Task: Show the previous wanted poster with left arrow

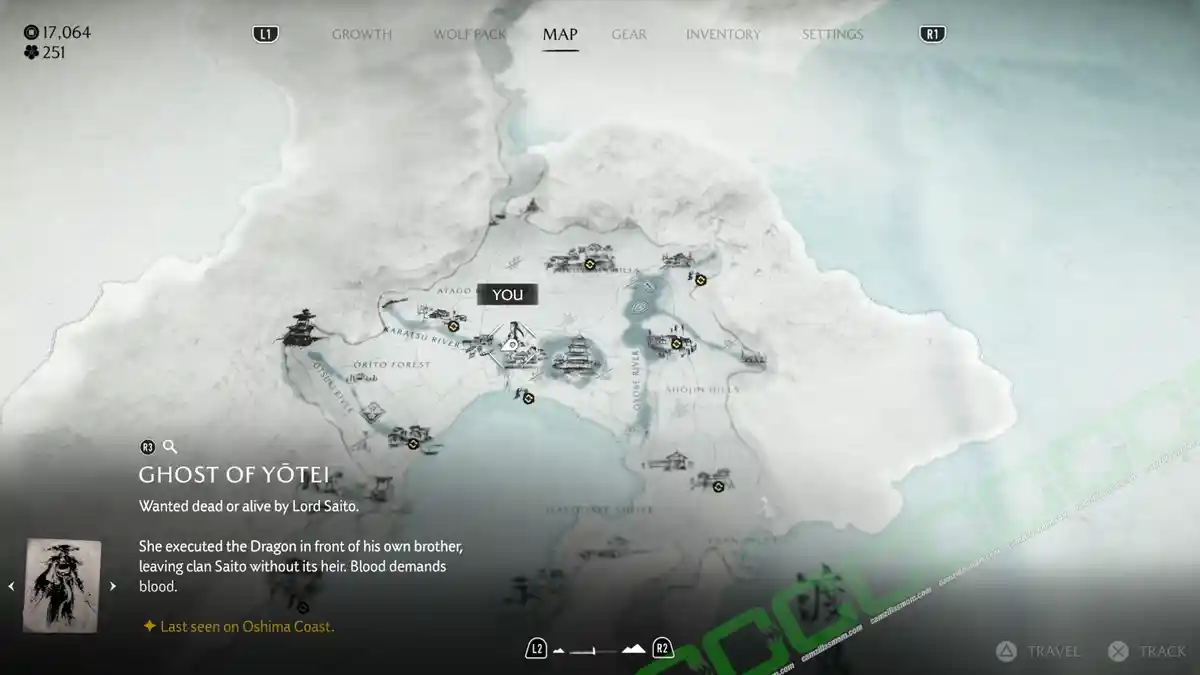Action: point(12,586)
